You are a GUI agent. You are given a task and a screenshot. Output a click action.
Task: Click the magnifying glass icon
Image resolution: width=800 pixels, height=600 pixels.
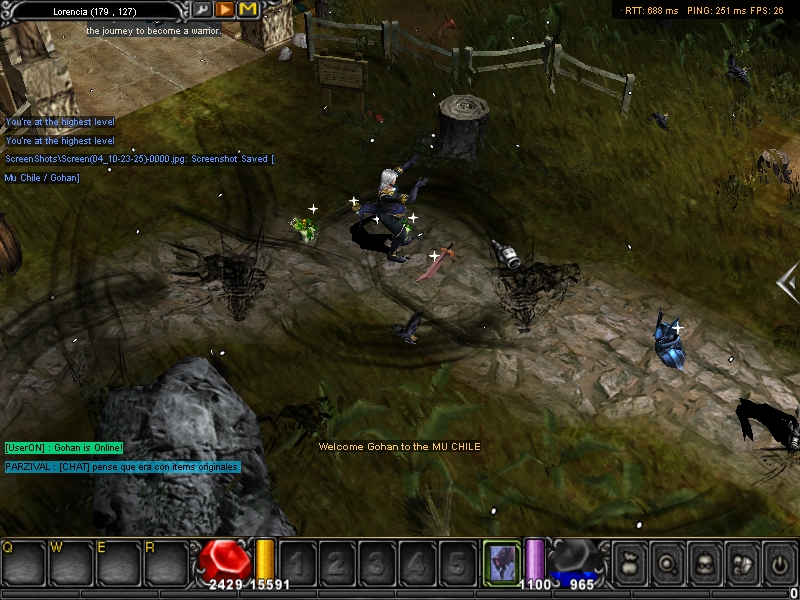coord(666,565)
